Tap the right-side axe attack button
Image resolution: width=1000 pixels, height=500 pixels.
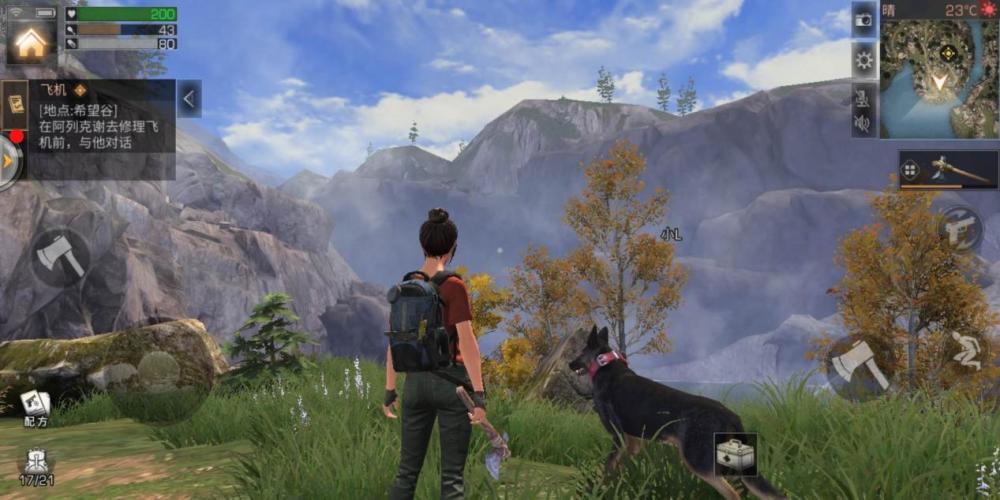858,367
